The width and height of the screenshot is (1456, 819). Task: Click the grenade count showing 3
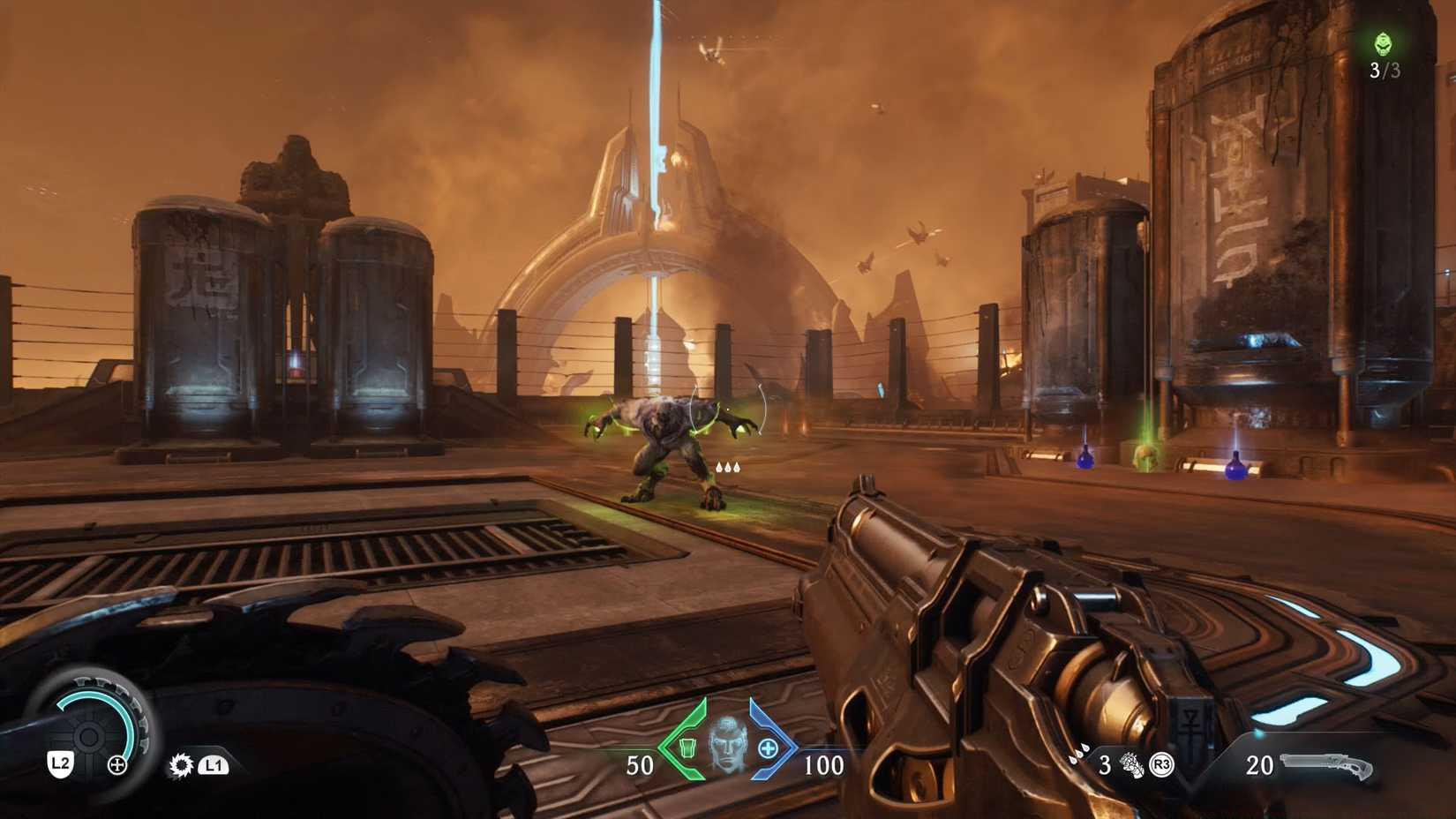coord(1106,765)
